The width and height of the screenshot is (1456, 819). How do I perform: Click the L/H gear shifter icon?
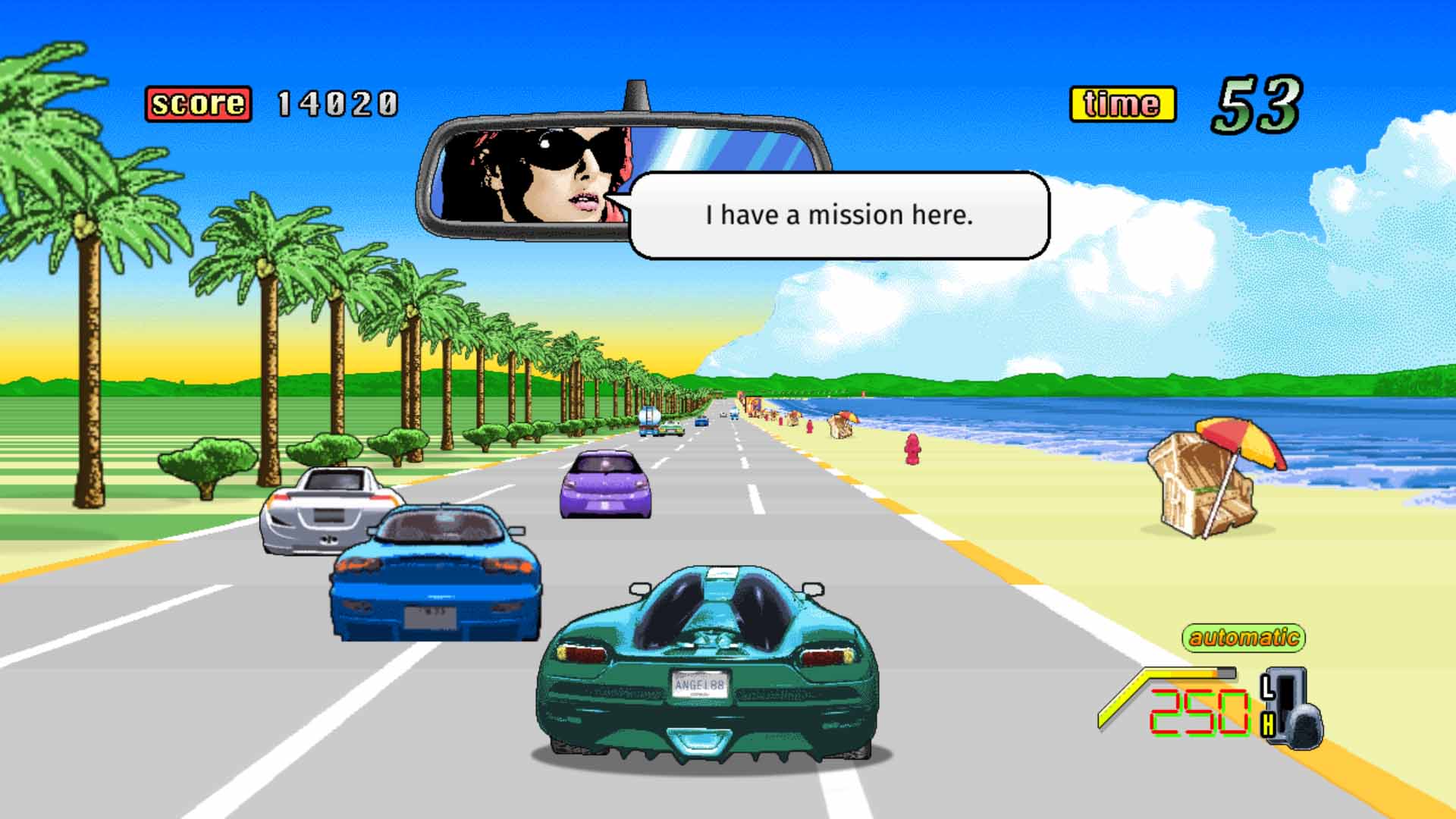1291,708
